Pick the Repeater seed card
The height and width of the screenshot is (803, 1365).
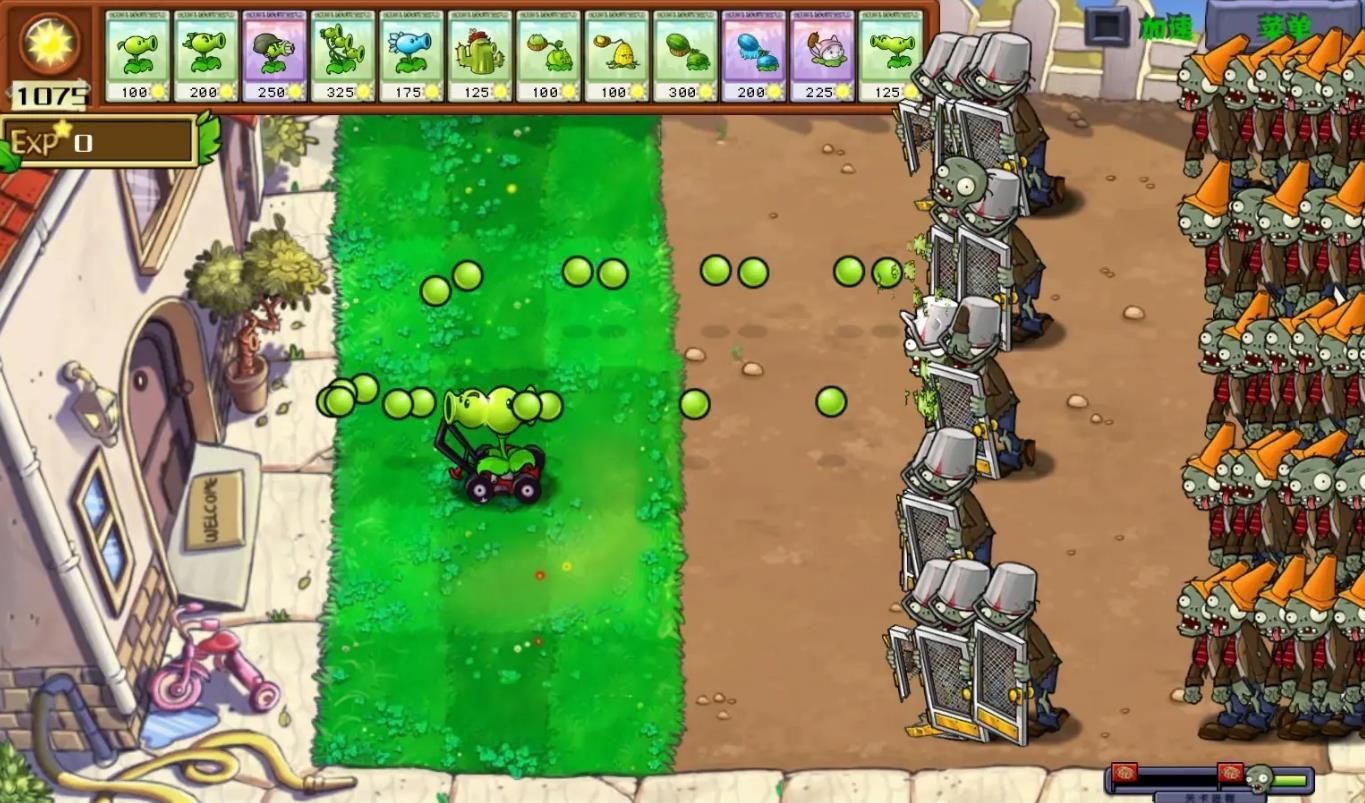pyautogui.click(x=206, y=56)
